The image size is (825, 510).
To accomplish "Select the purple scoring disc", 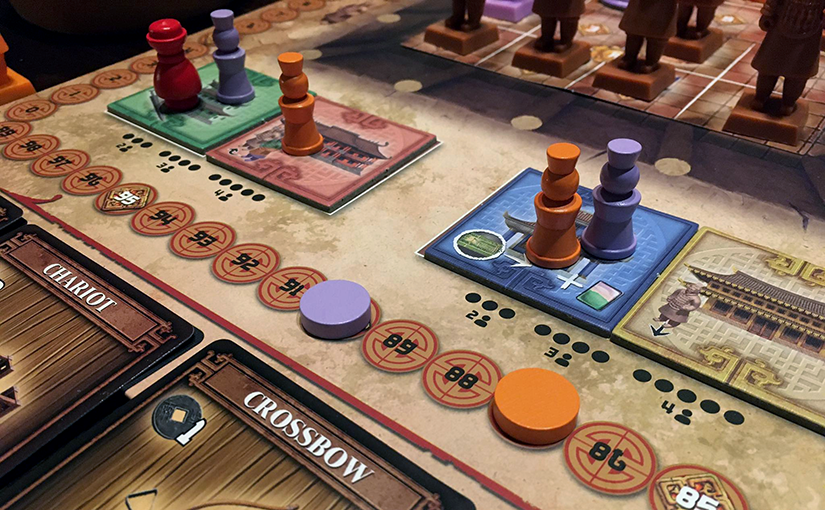I will click(335, 307).
